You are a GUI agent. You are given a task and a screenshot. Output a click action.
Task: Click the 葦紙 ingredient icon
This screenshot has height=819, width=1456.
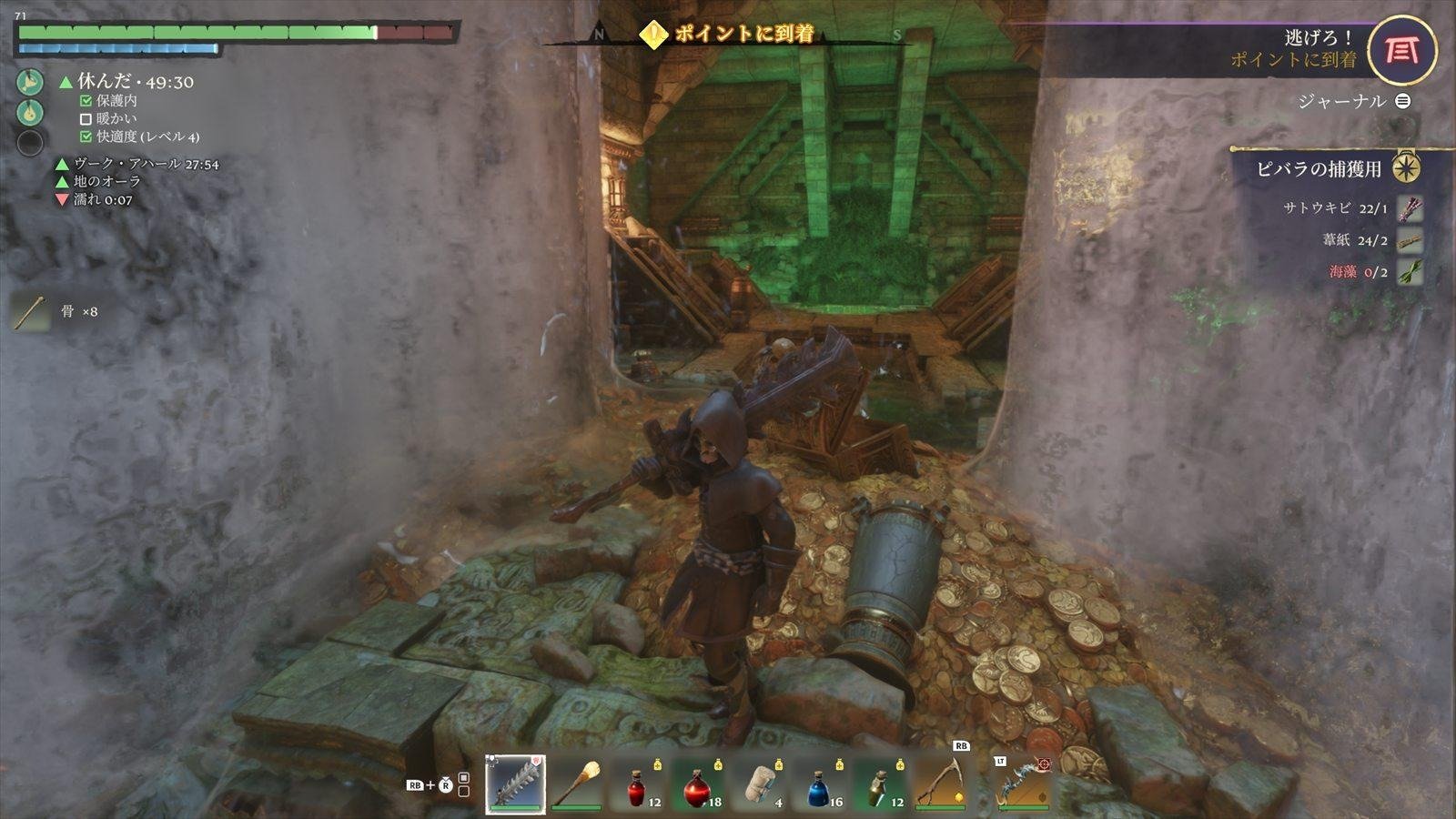pos(1409,240)
